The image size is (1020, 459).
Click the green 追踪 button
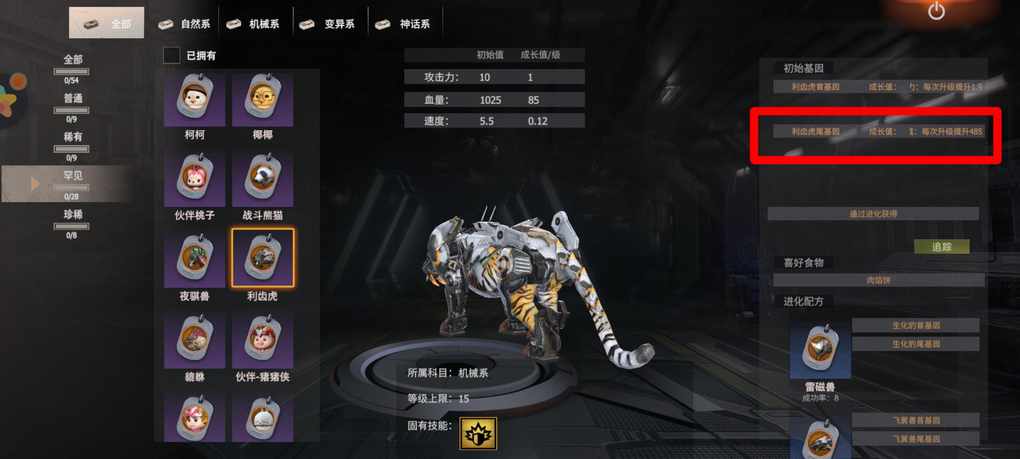(942, 246)
